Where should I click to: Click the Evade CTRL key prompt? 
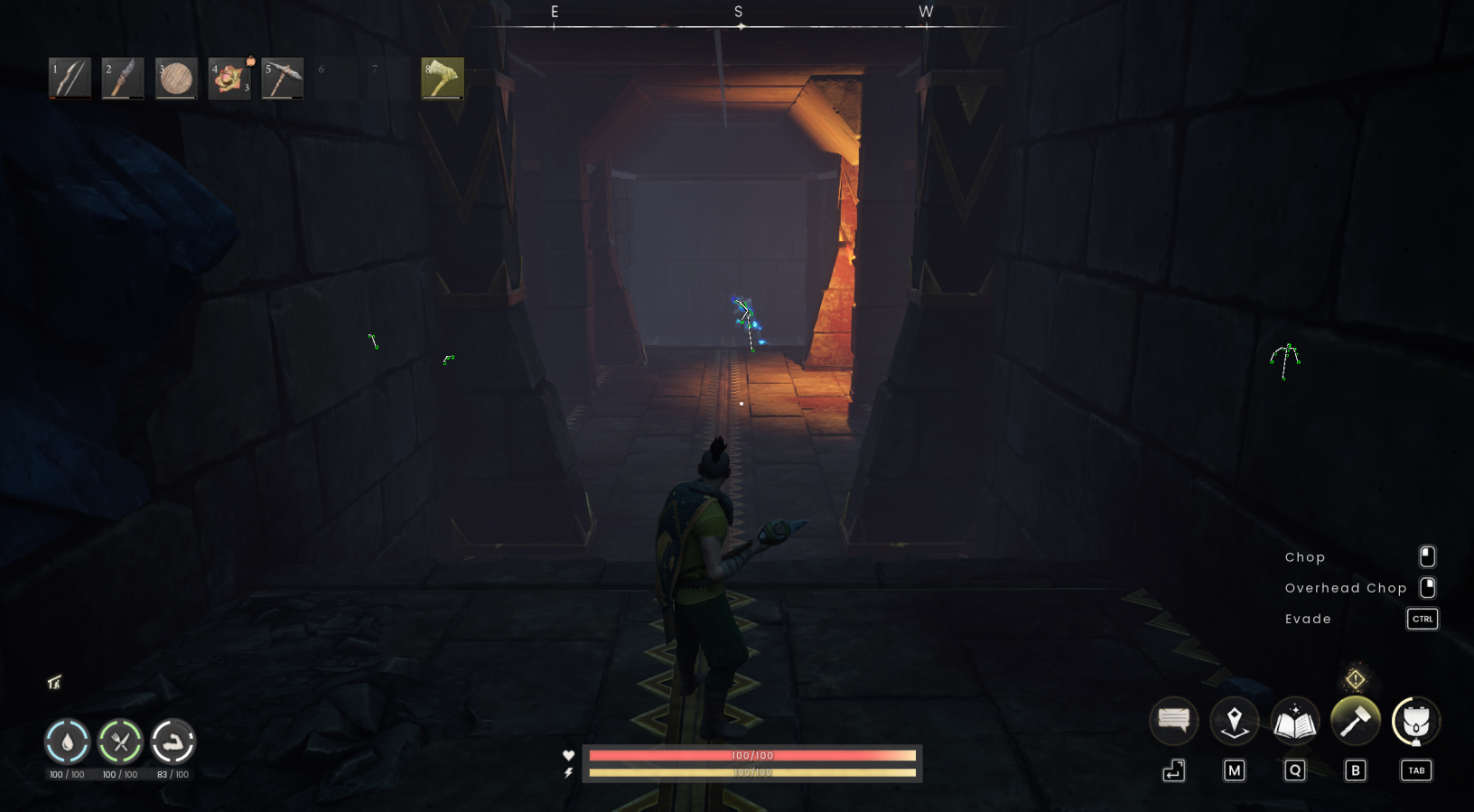(x=1423, y=619)
